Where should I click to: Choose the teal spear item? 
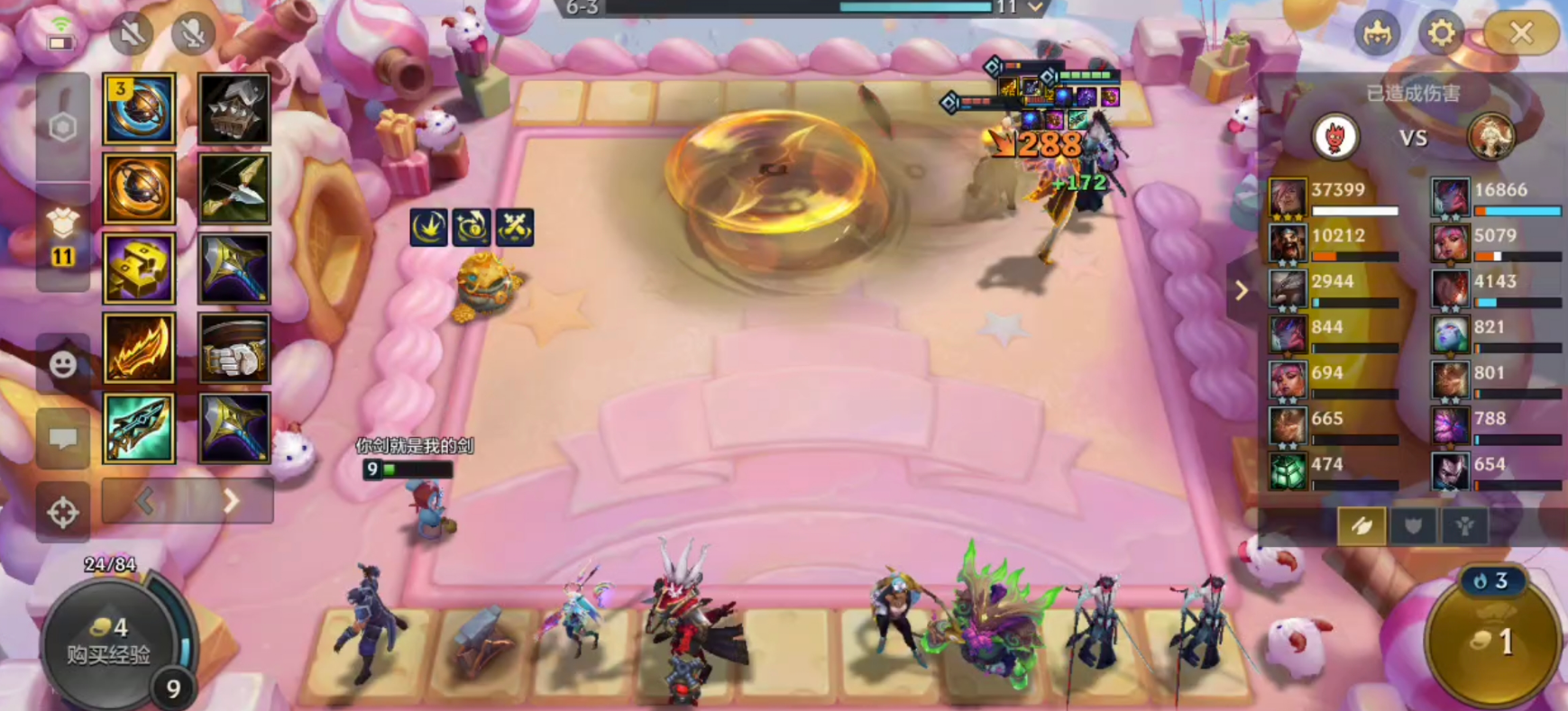click(139, 428)
